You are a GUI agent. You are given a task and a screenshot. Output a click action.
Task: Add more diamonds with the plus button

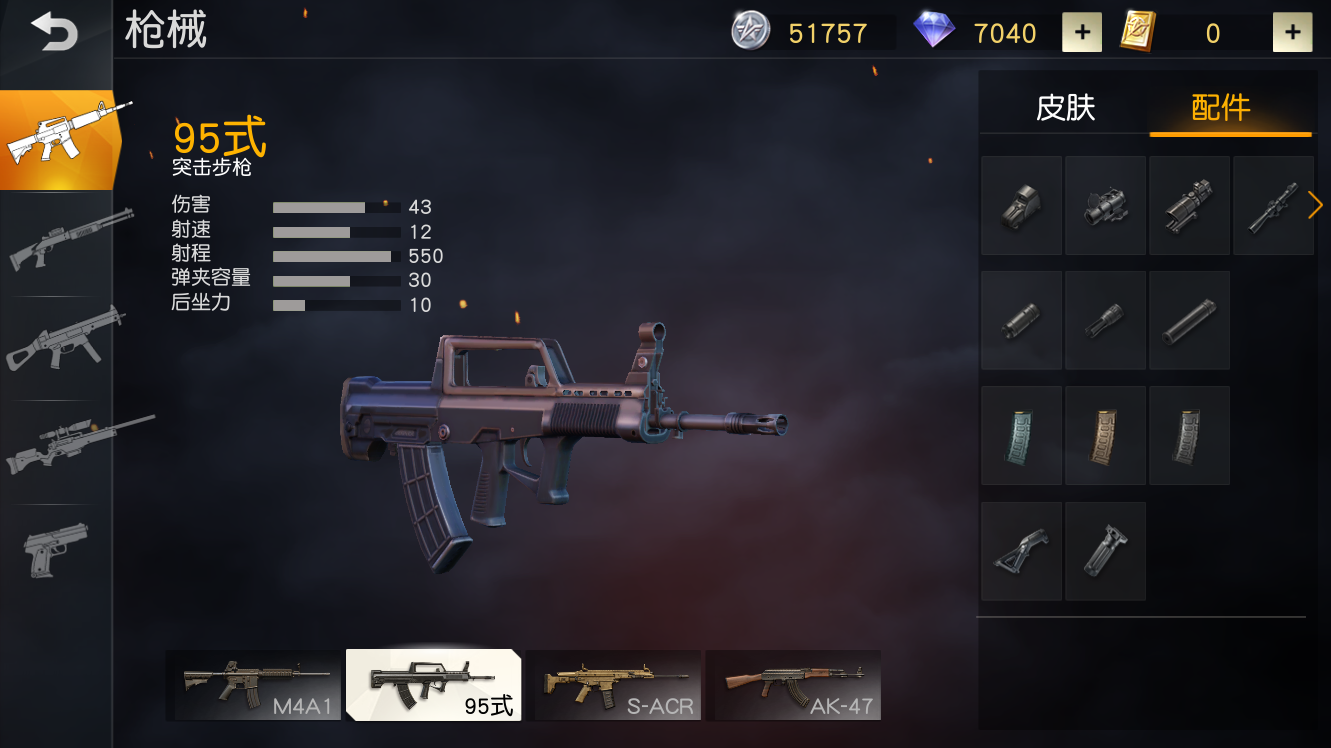click(1082, 33)
